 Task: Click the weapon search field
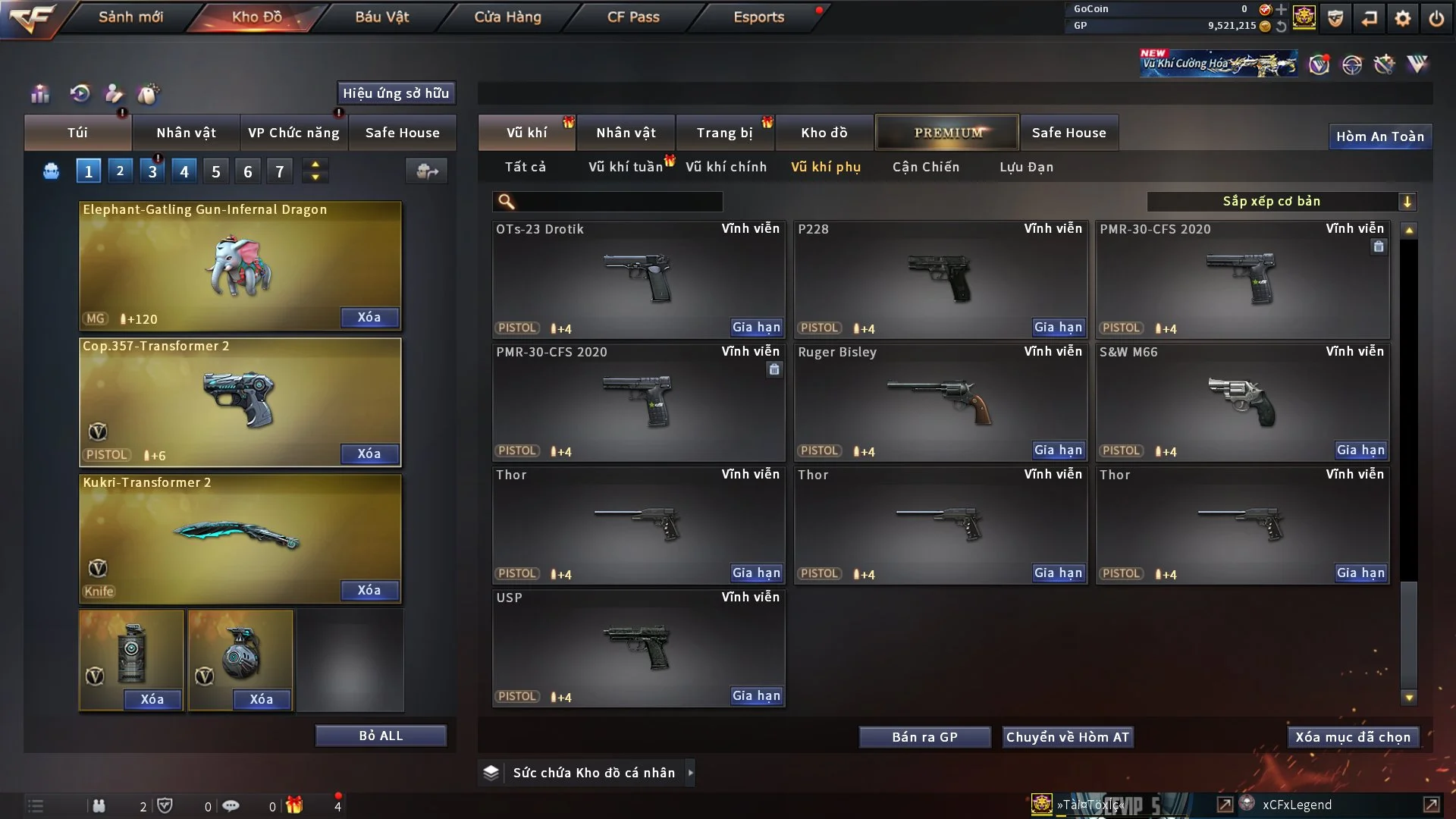[x=618, y=201]
